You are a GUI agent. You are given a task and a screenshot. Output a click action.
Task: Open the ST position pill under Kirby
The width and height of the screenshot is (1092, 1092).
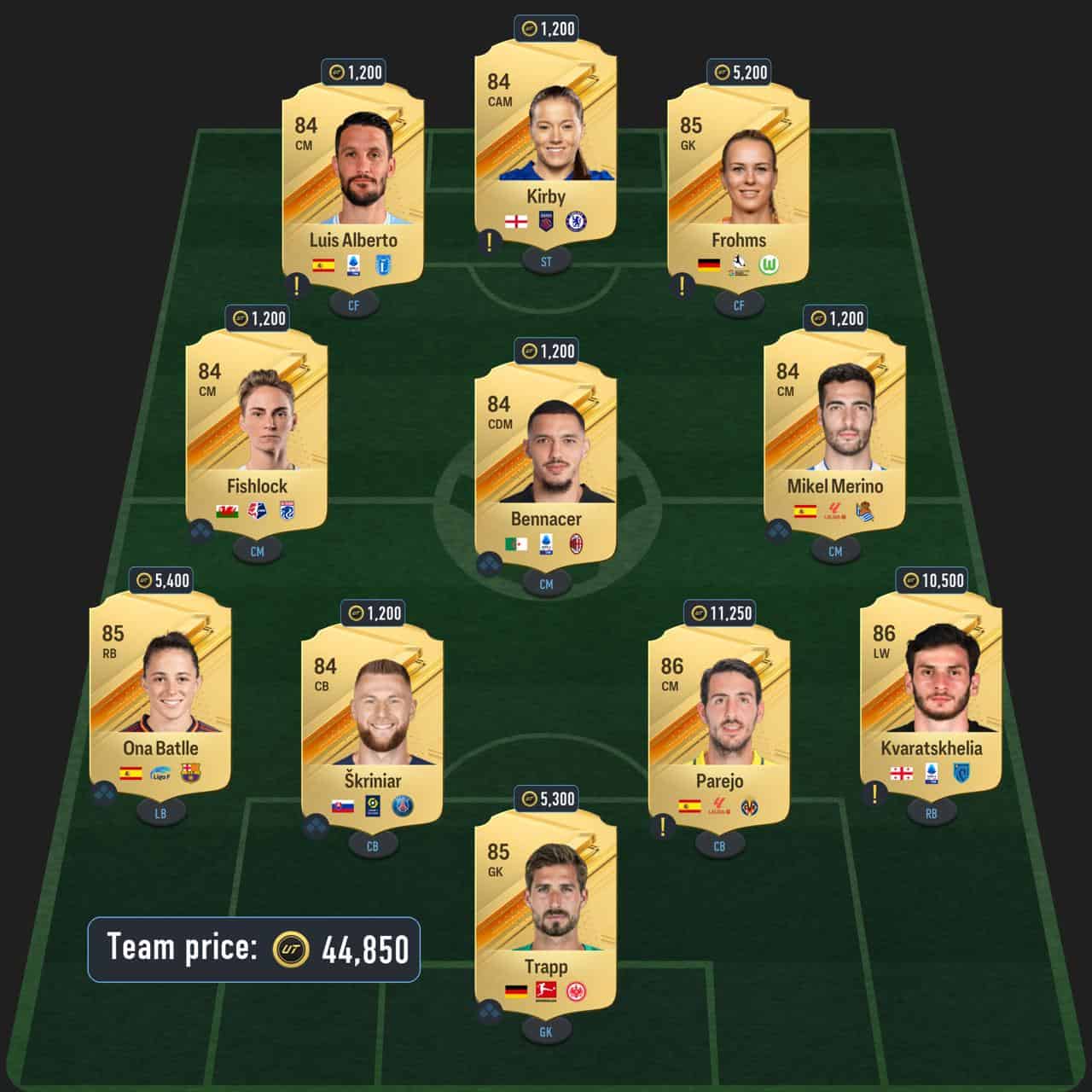click(x=546, y=262)
